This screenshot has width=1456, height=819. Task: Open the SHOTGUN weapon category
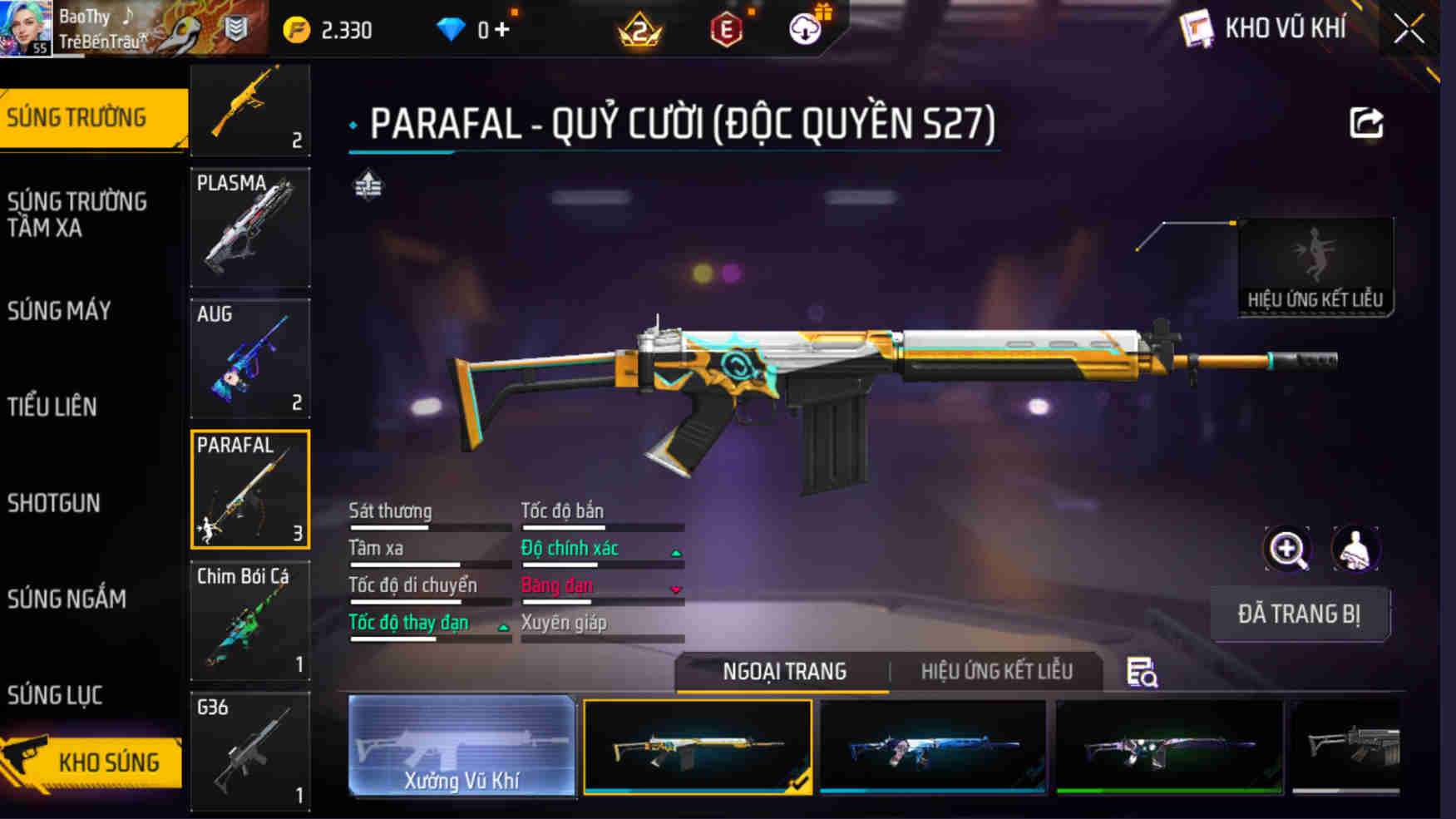[x=53, y=503]
